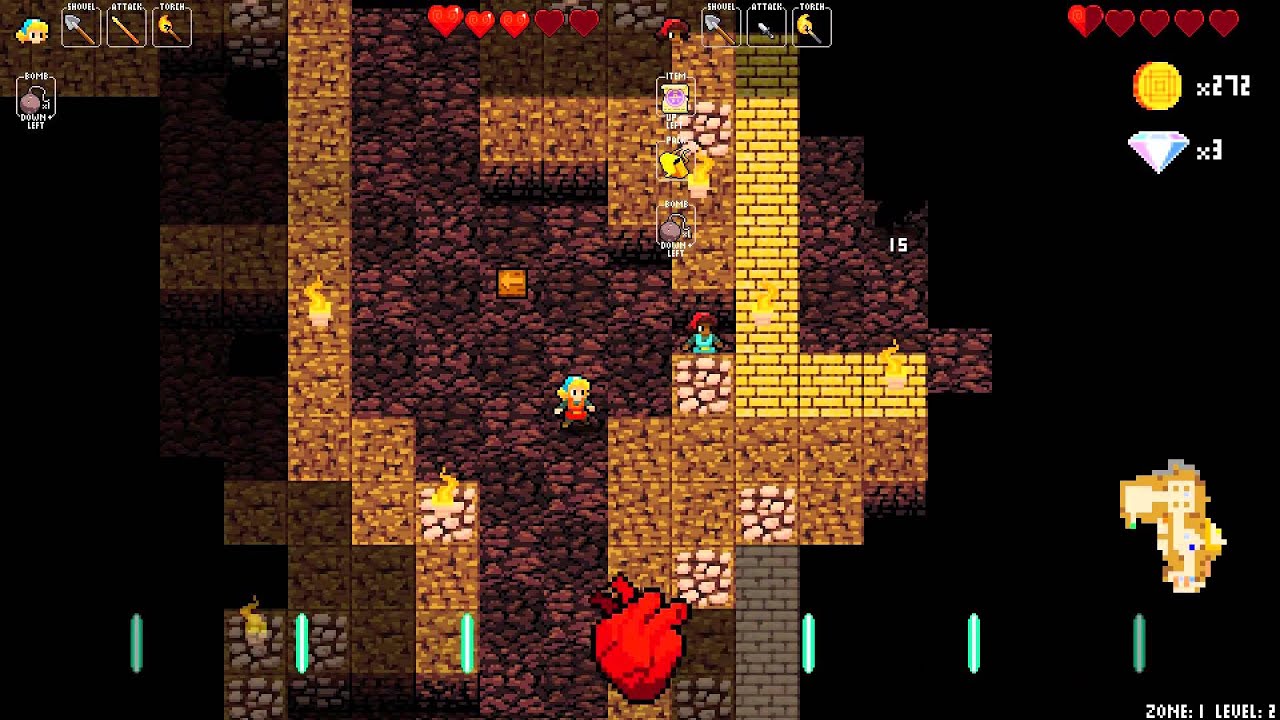Select the blonde player's torch slot
This screenshot has width=1280, height=720.
[172, 27]
